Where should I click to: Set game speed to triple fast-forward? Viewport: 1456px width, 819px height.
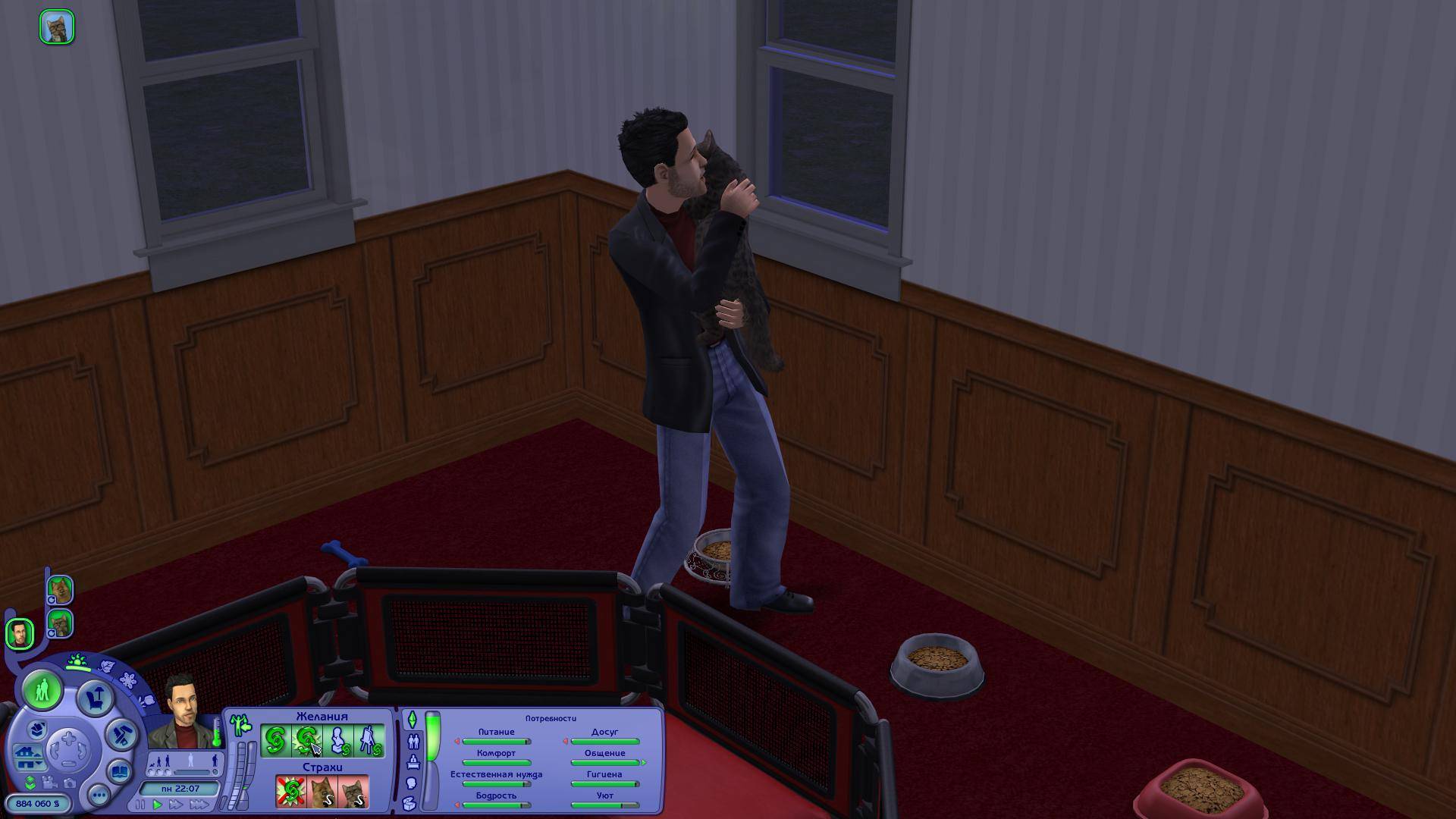pos(200,805)
